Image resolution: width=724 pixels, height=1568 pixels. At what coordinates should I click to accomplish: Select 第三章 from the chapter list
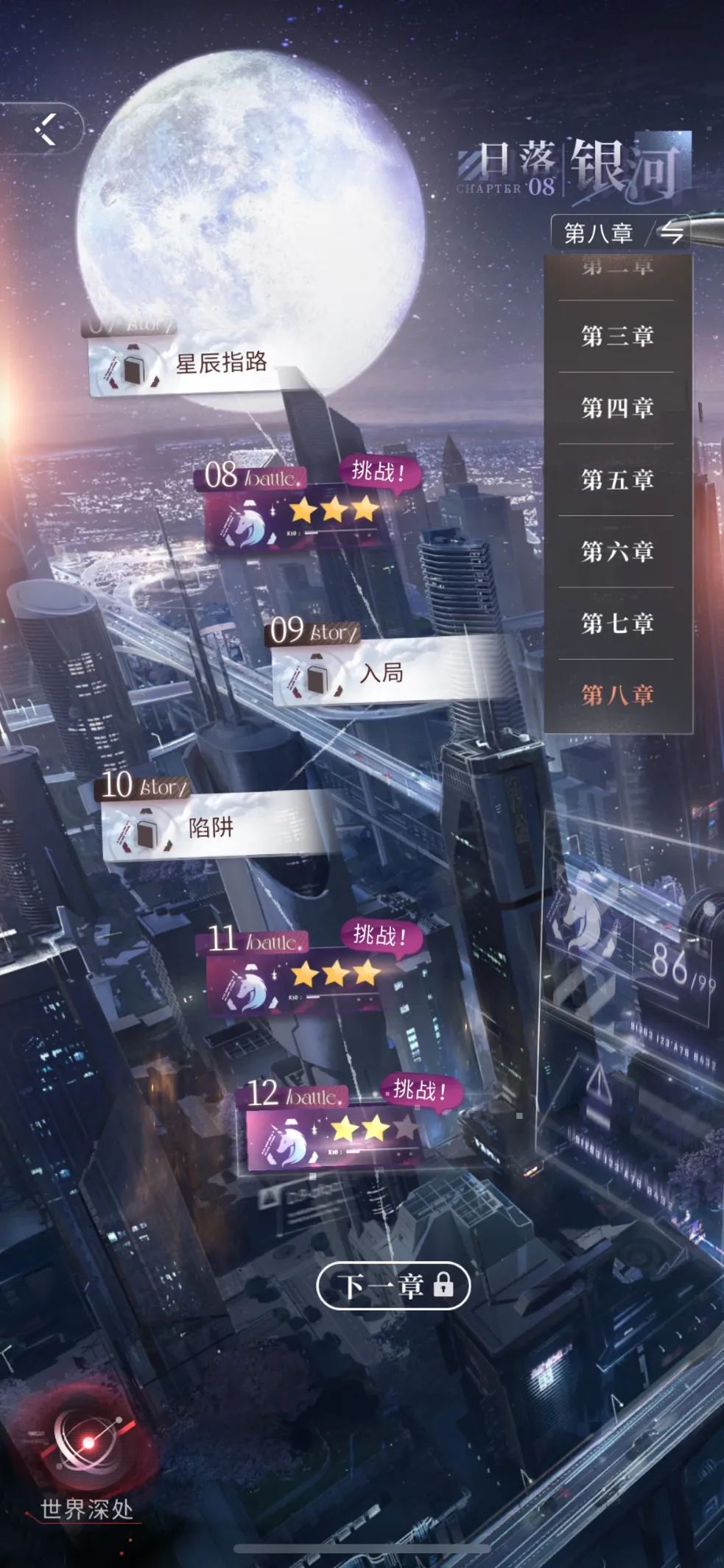617,336
